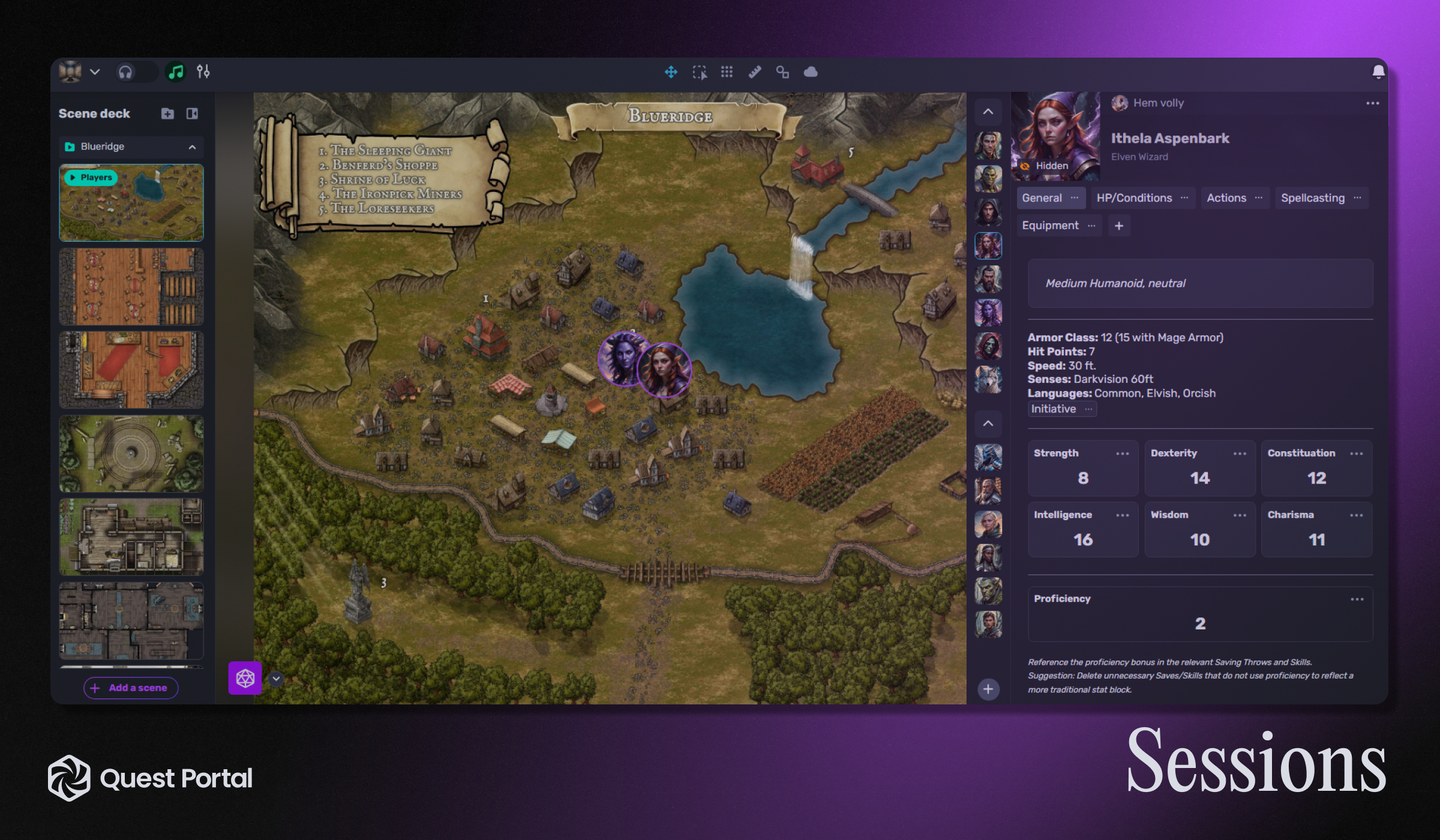Activate the marquee selection tool
The width and height of the screenshot is (1440, 840).
(698, 72)
